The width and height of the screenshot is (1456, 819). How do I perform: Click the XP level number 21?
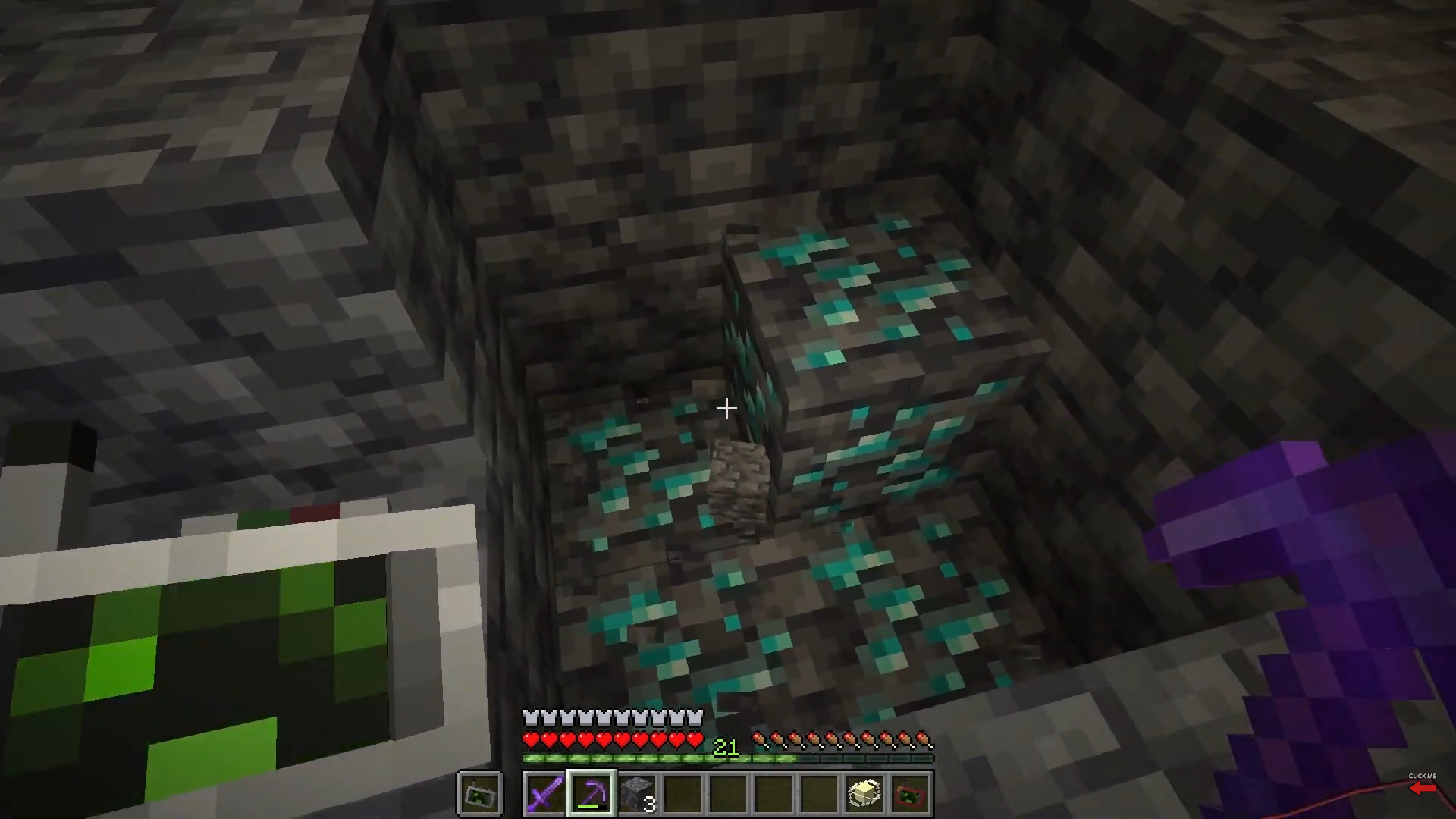pyautogui.click(x=726, y=748)
